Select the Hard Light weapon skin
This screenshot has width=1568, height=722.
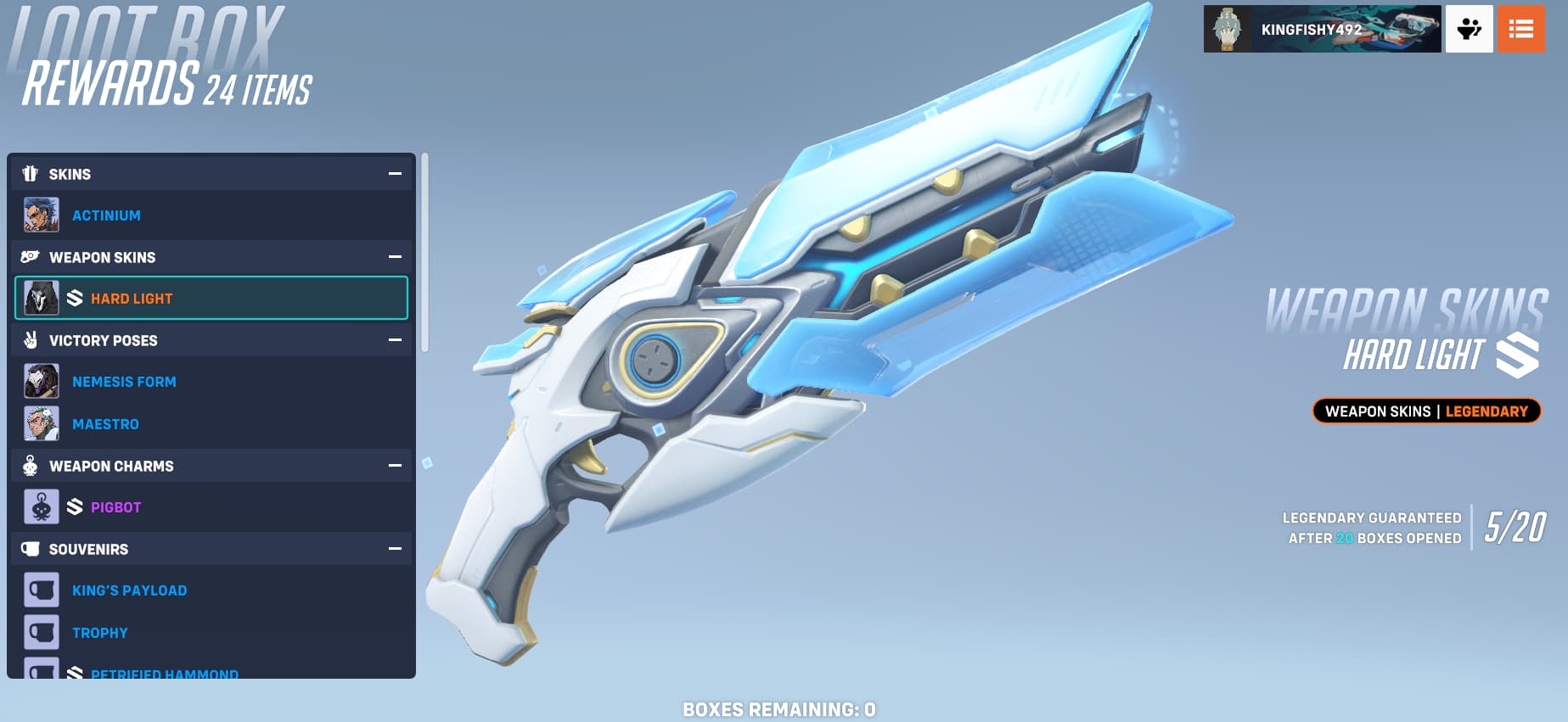coord(131,299)
